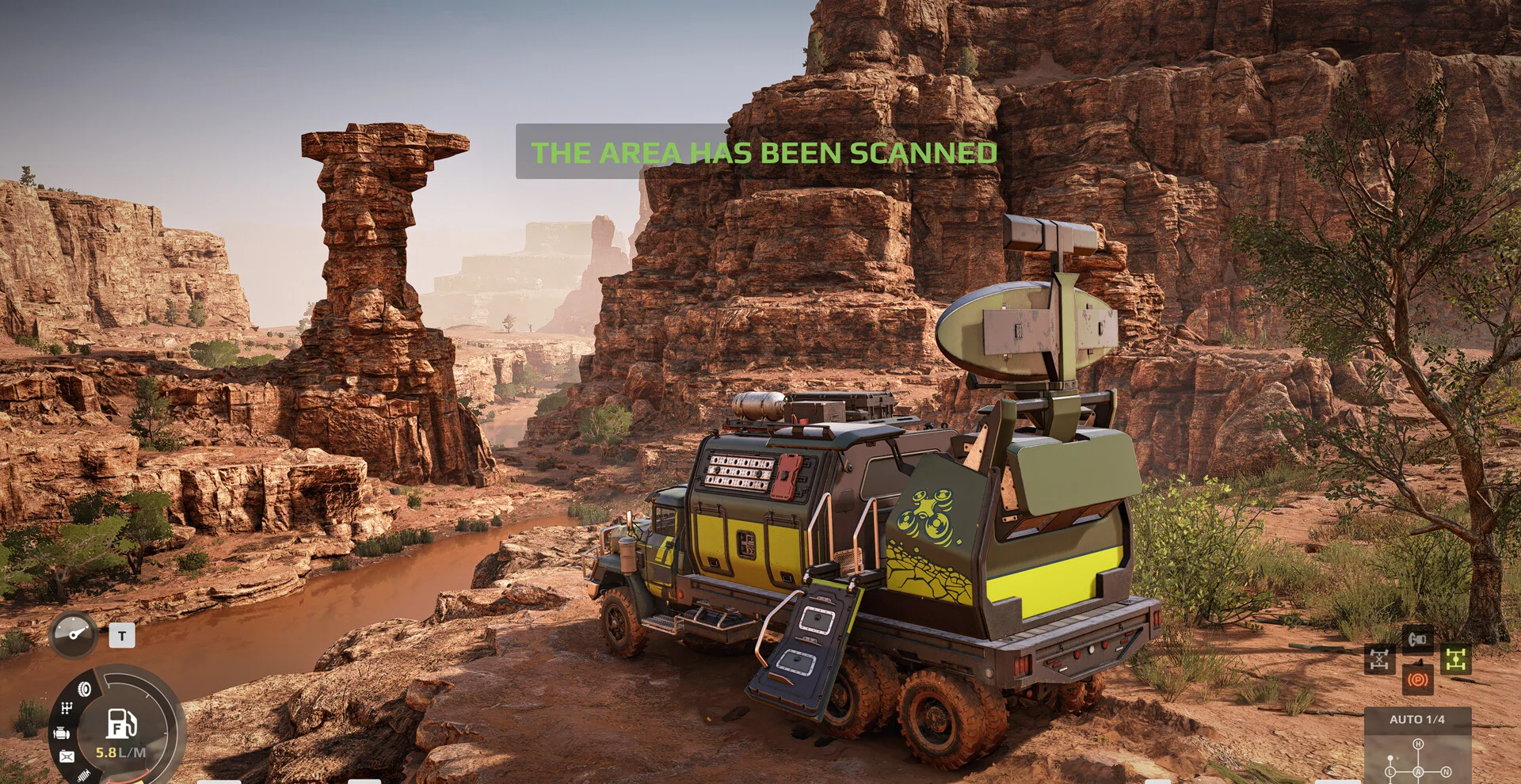Select the fuel tank status icon
This screenshot has width=1521, height=784.
pyautogui.click(x=67, y=757)
